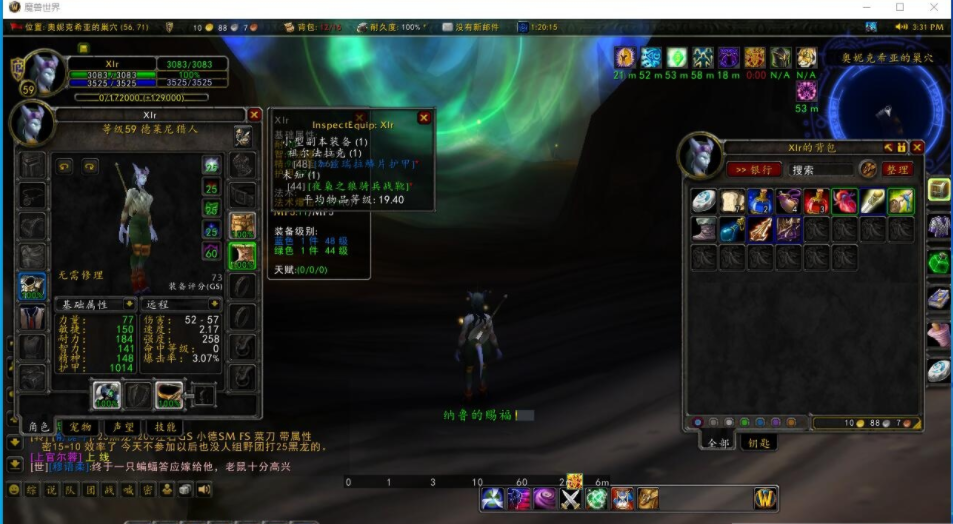Screen dimensions: 953x524
Task: Sort the bag with the 整理 button
Action: pyautogui.click(x=897, y=170)
